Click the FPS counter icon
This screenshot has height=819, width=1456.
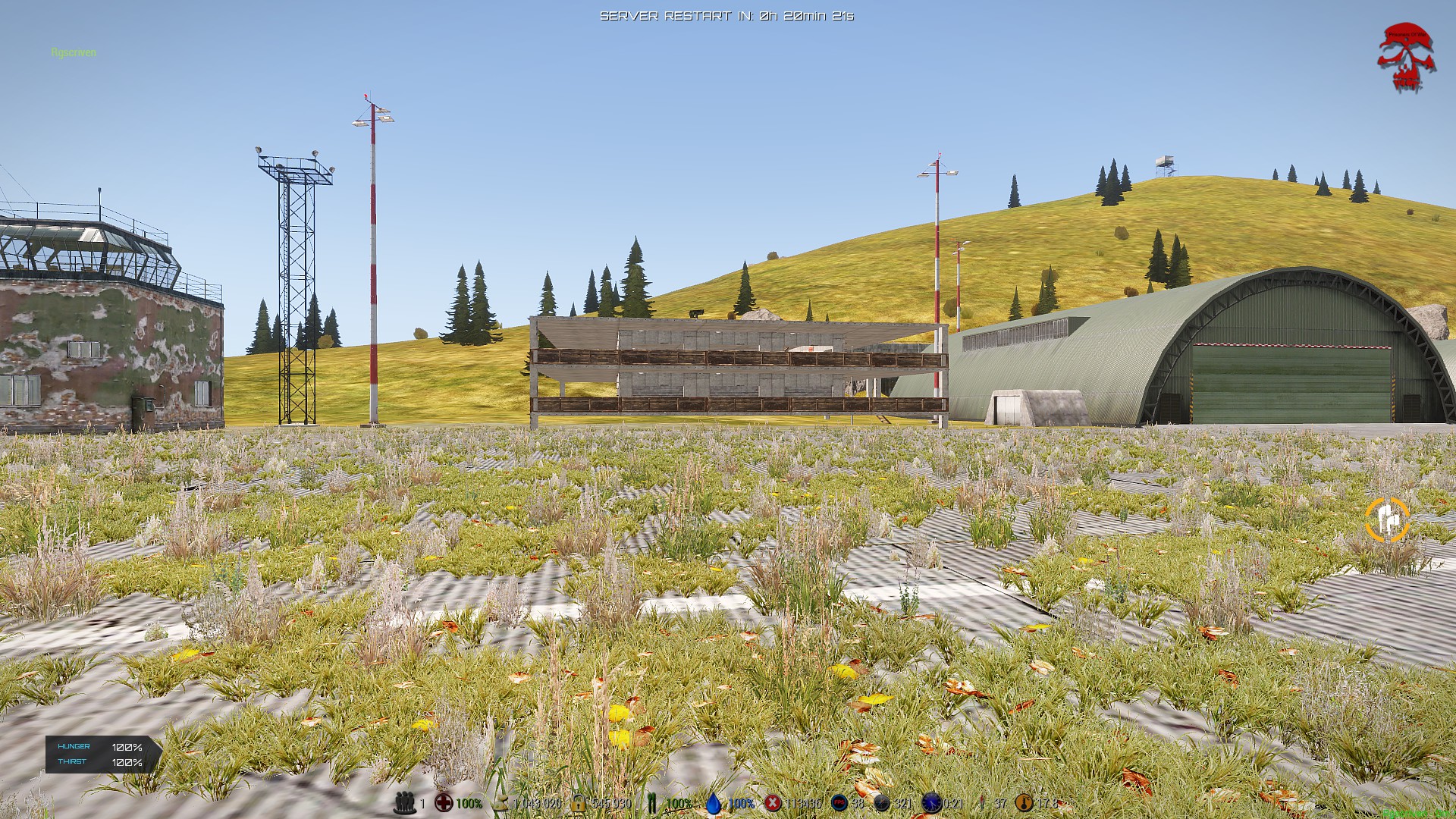pyautogui.click(x=839, y=802)
